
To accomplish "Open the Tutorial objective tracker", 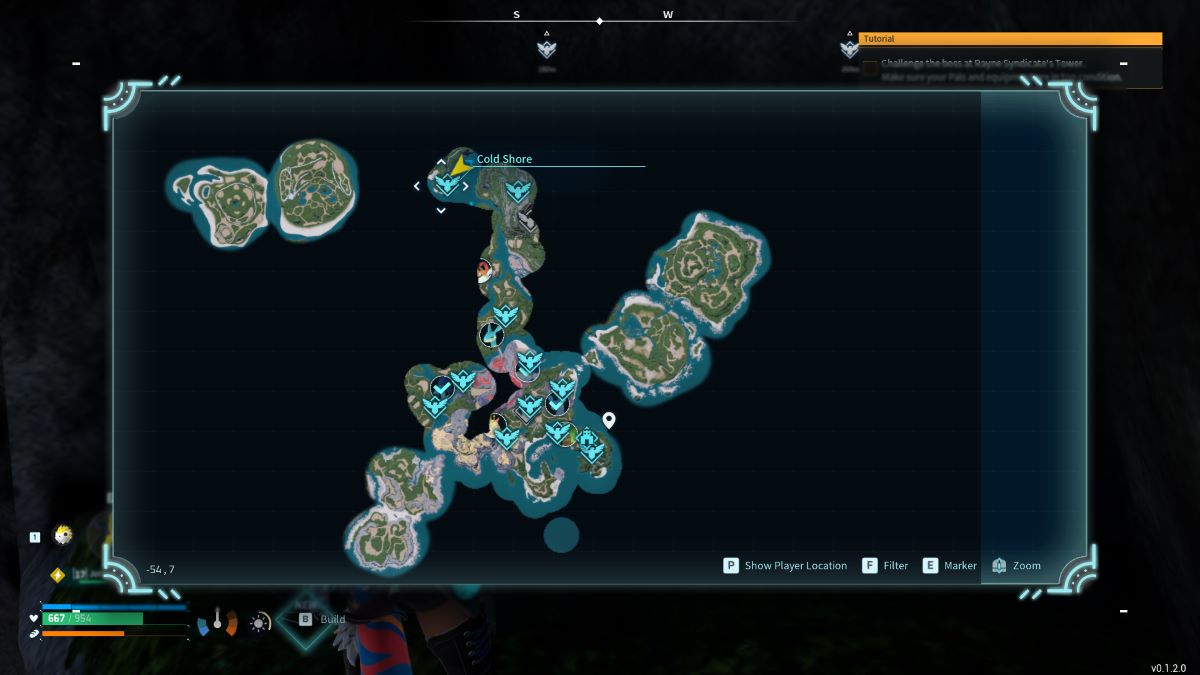I will click(x=1010, y=39).
